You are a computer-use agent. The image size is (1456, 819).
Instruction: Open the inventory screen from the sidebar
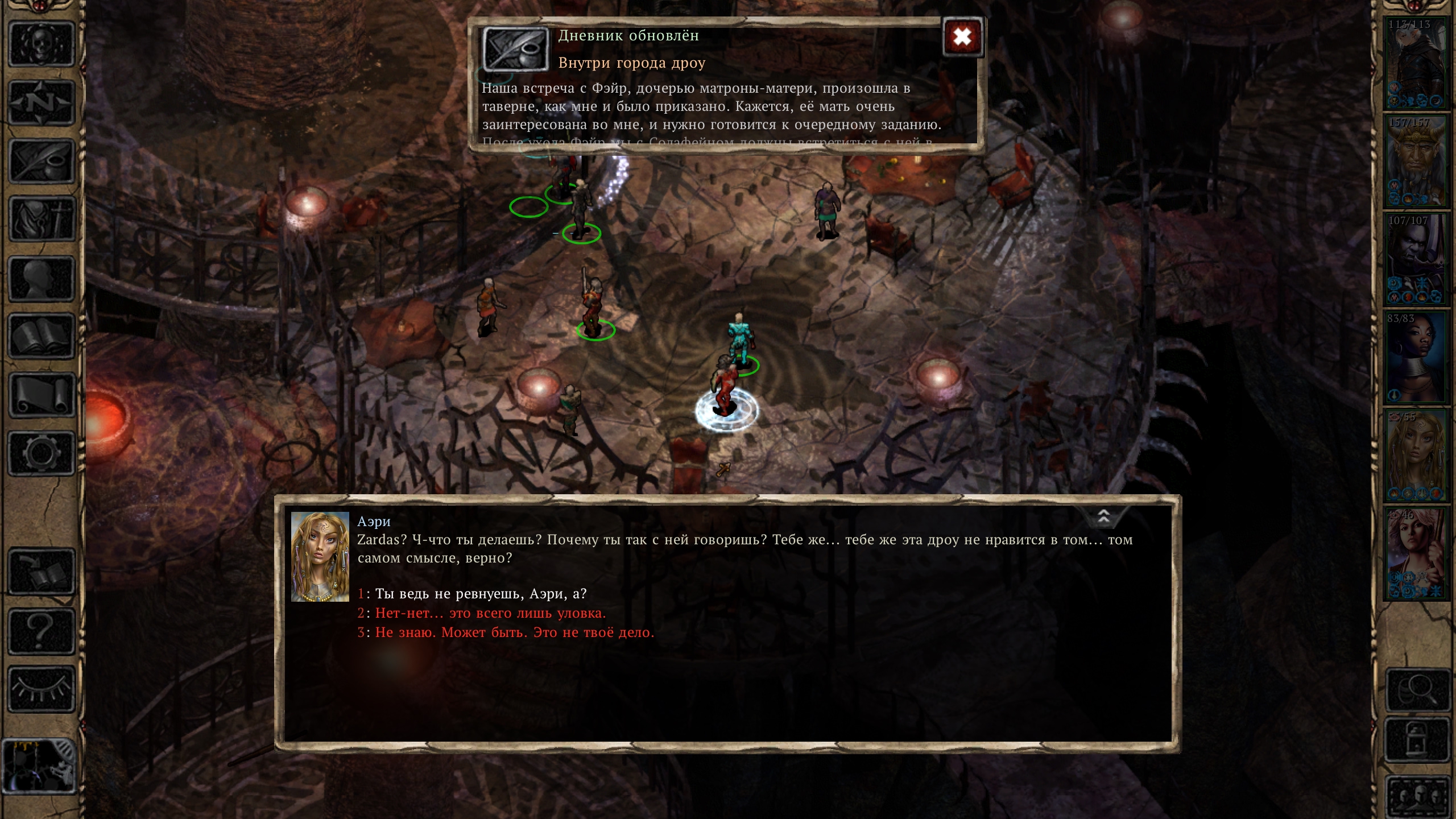click(x=42, y=220)
